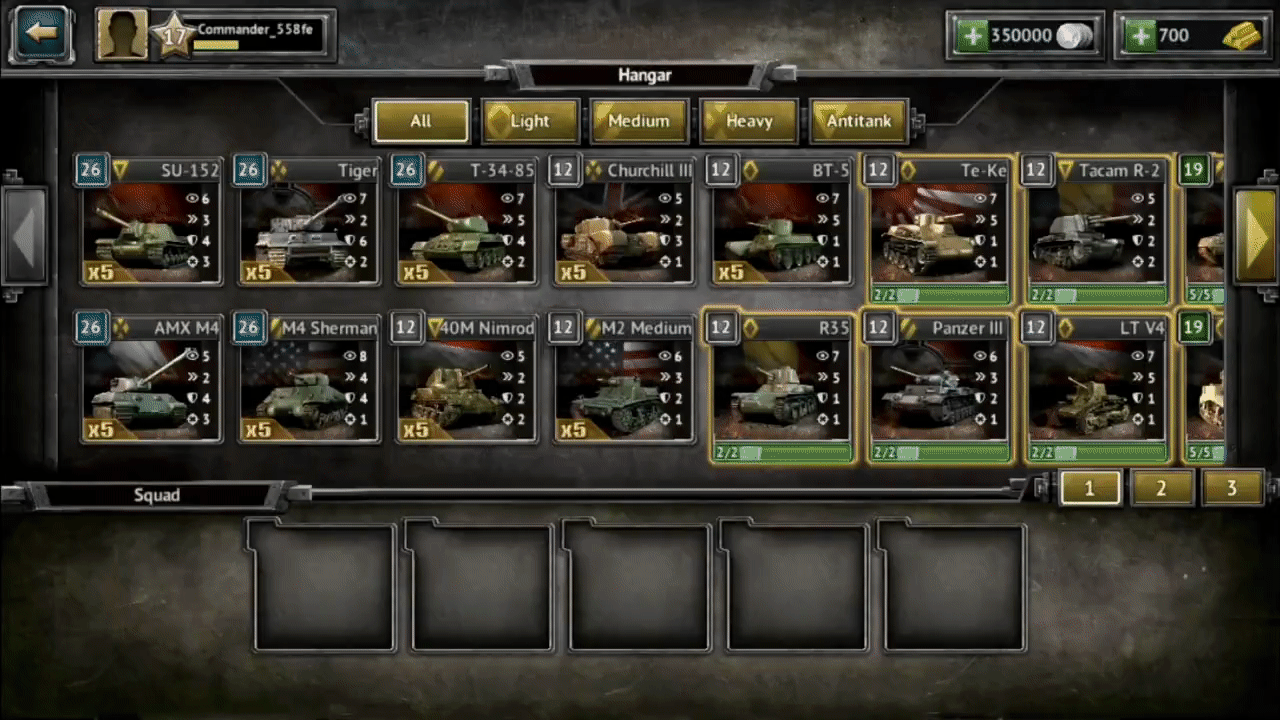
Task: Select the R35 tank card
Action: (x=781, y=386)
